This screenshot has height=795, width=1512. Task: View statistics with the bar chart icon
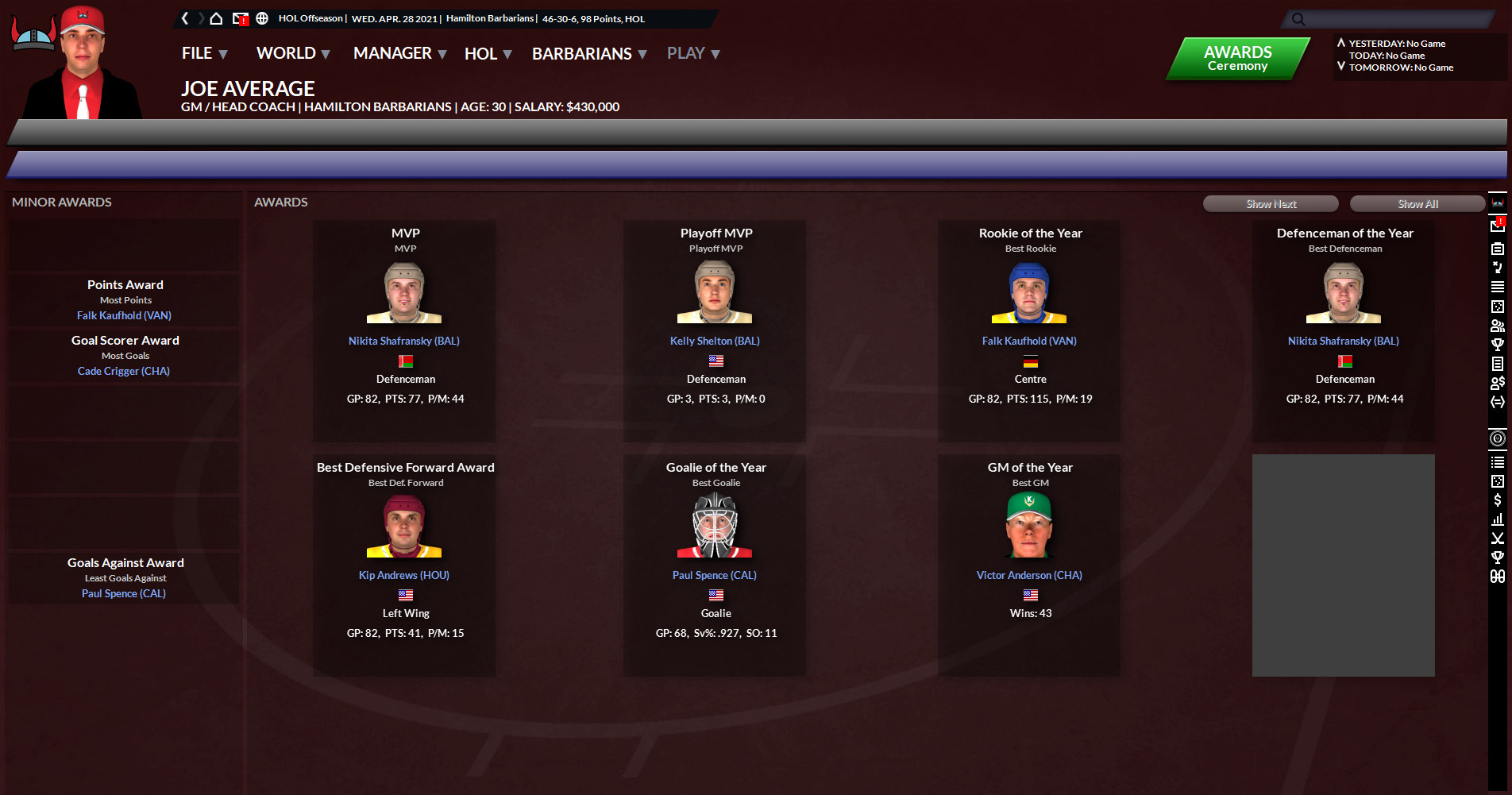(1498, 519)
